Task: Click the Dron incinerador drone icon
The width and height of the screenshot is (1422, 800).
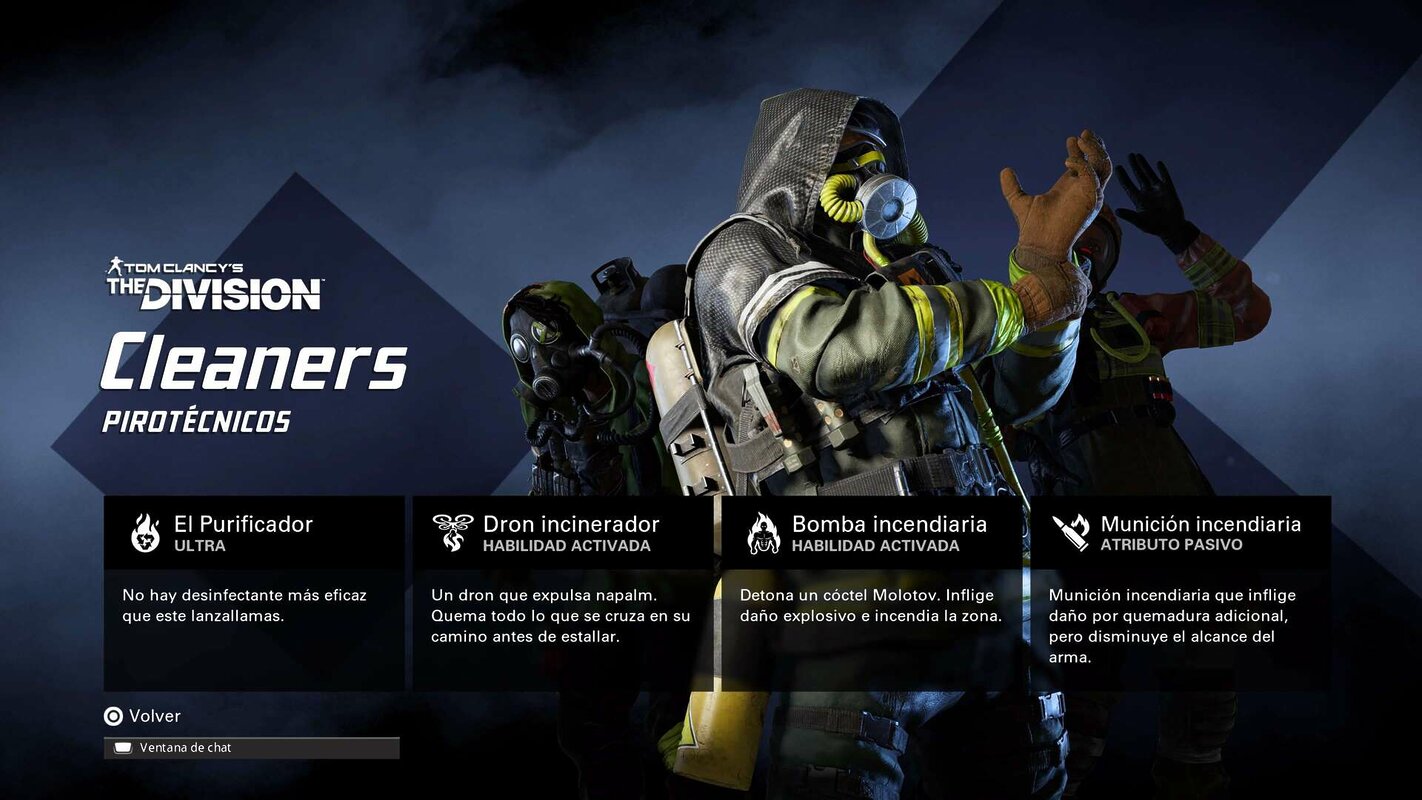Action: (453, 531)
